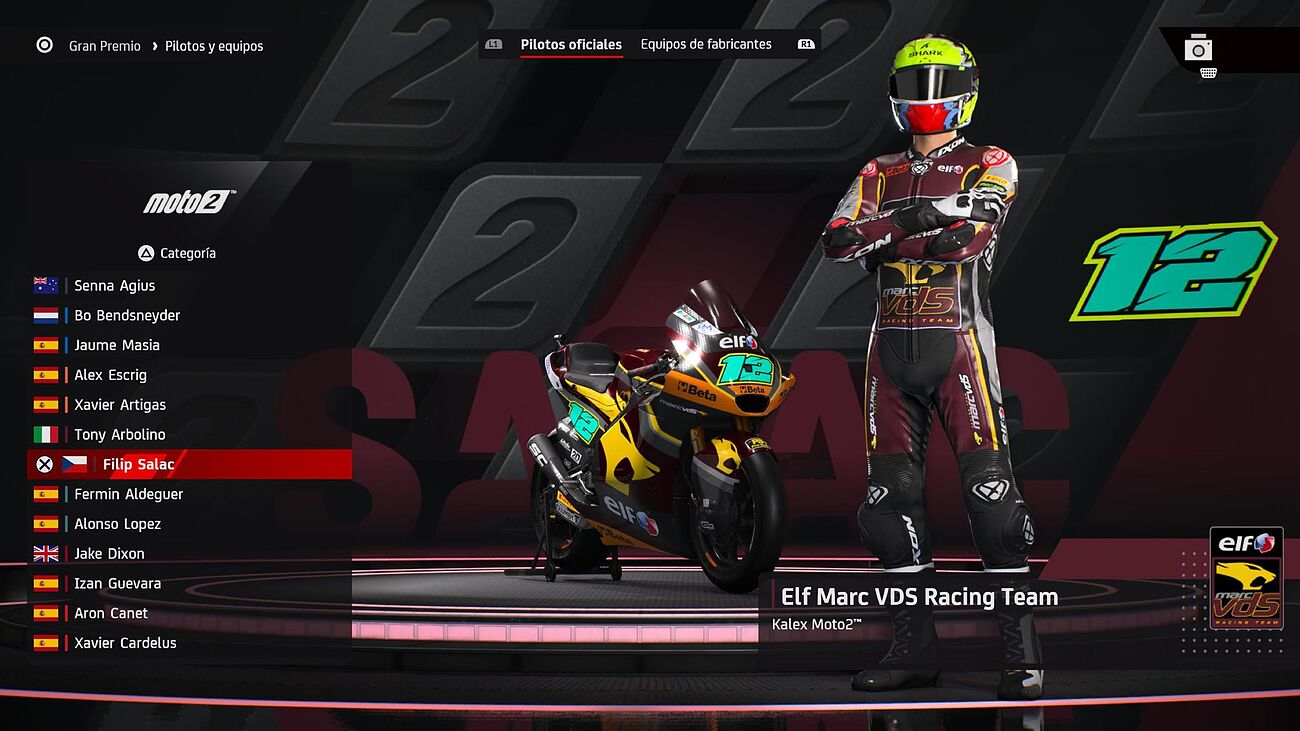Select Izan Guevara
The image size is (1300, 731).
pos(117,583)
